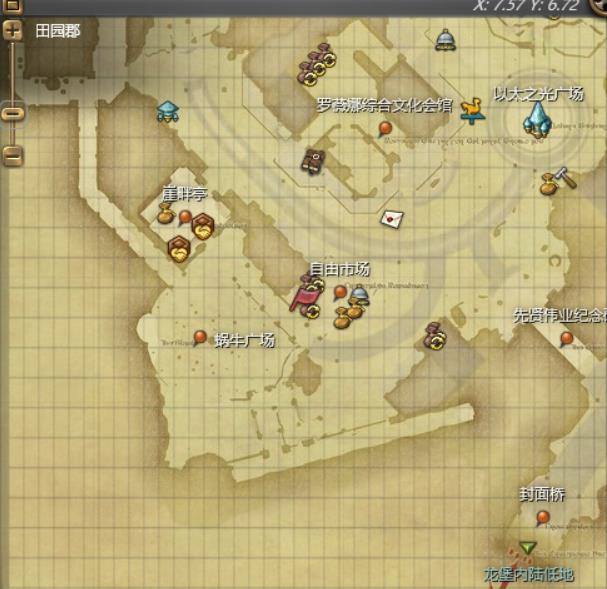
Task: Click the green triangle zone exit marker
Action: 527,548
